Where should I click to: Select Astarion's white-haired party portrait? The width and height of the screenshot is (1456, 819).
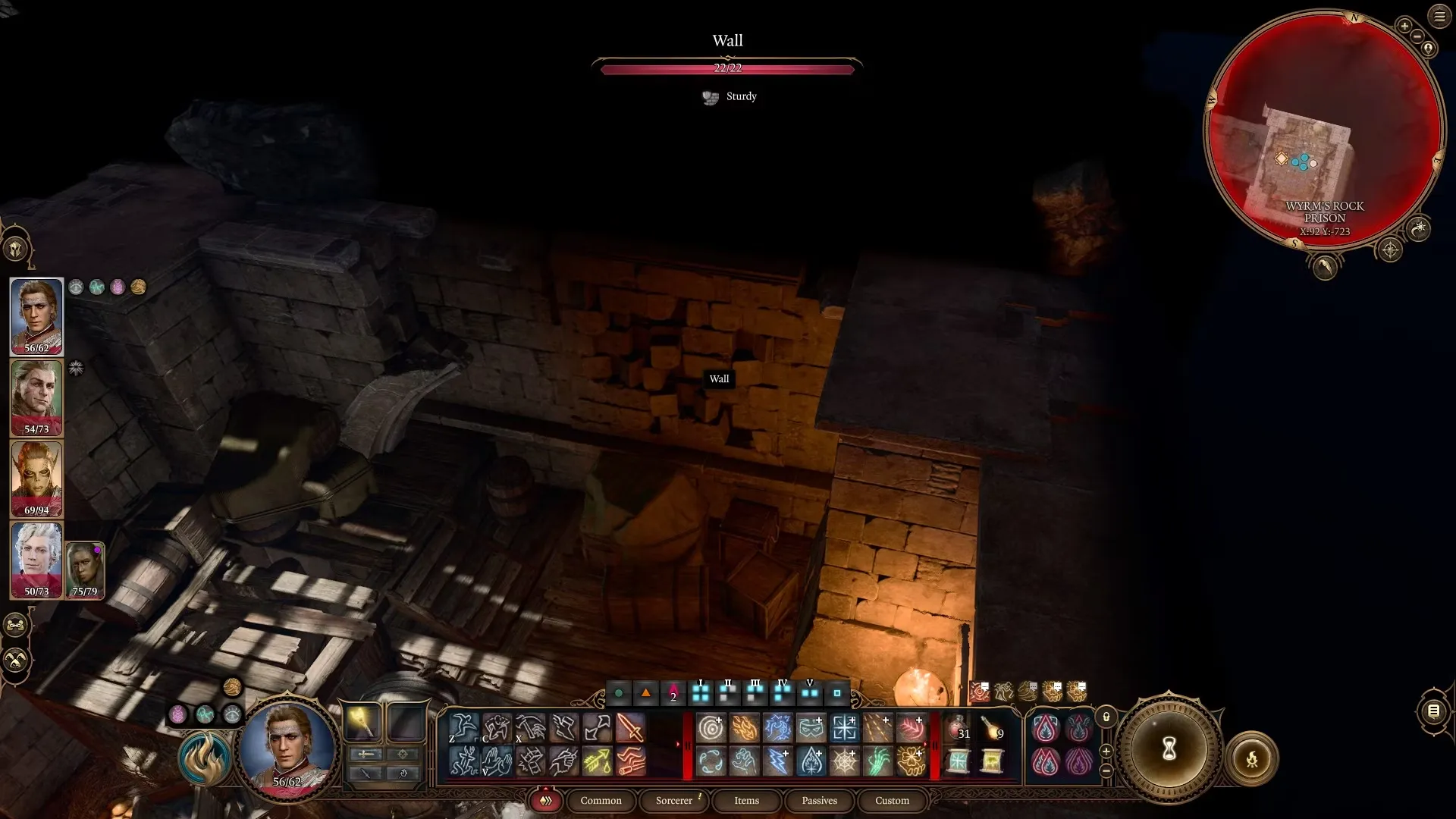[x=36, y=560]
